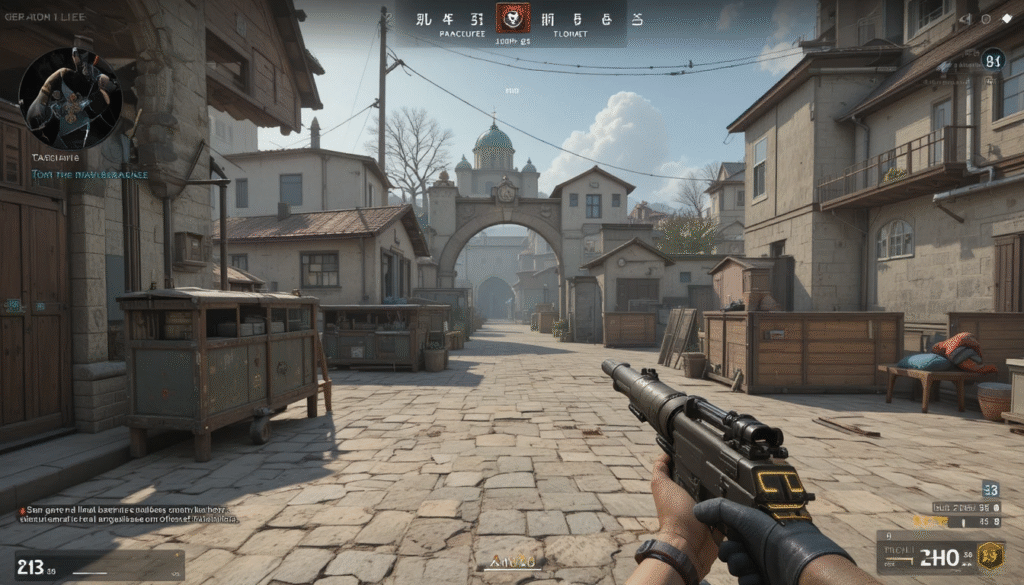Click the triangle arrow icon in top-right corner
The image size is (1024, 585).
pyautogui.click(x=965, y=19)
